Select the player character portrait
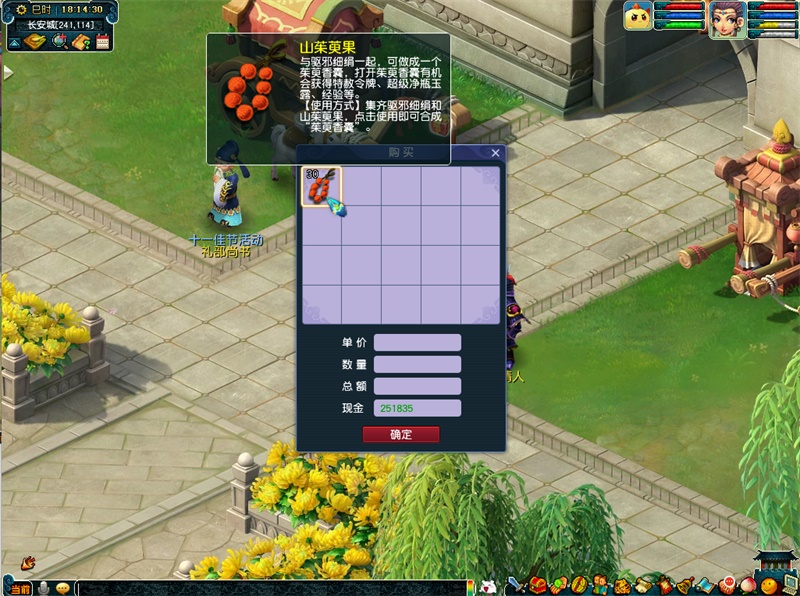The width and height of the screenshot is (800, 596). [725, 19]
